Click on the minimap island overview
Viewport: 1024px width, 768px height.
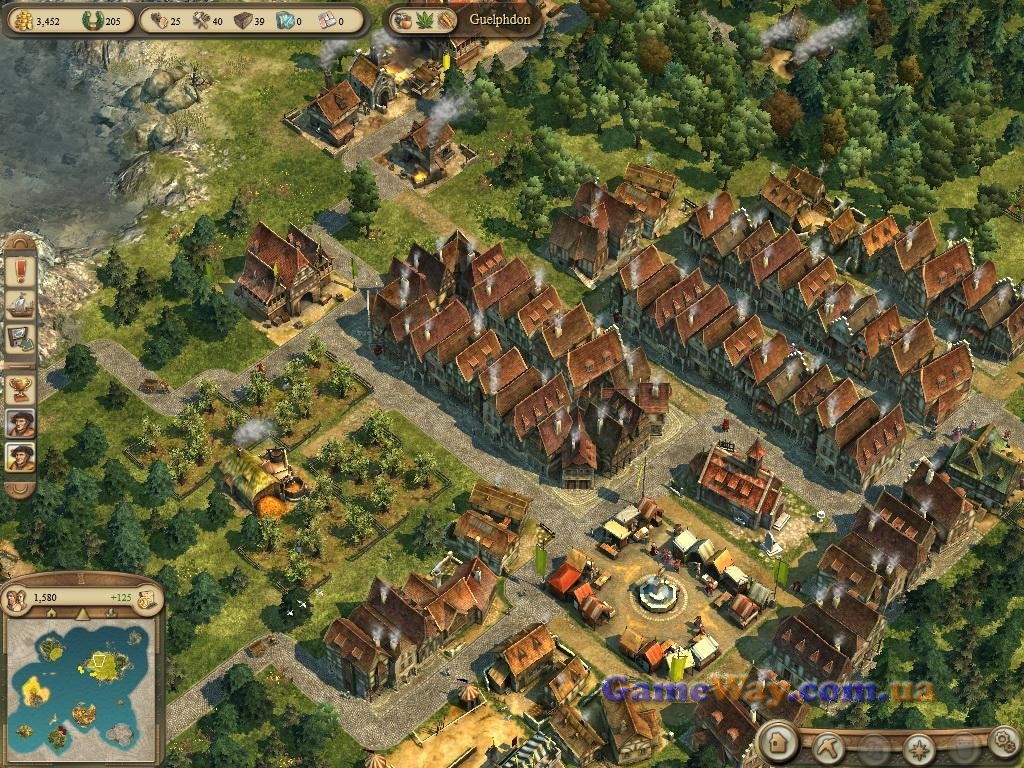[x=80, y=682]
